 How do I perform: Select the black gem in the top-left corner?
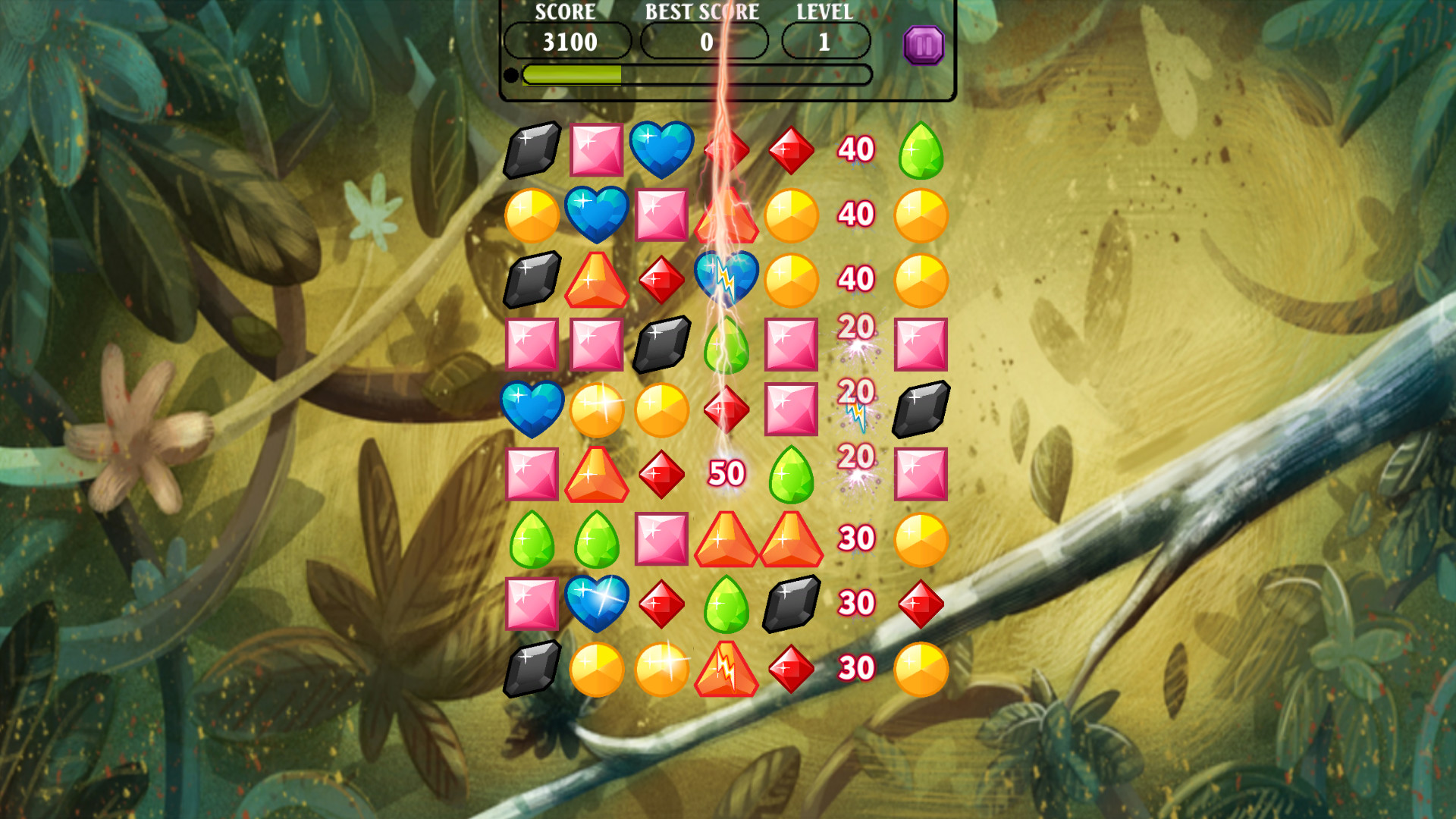pos(533,149)
